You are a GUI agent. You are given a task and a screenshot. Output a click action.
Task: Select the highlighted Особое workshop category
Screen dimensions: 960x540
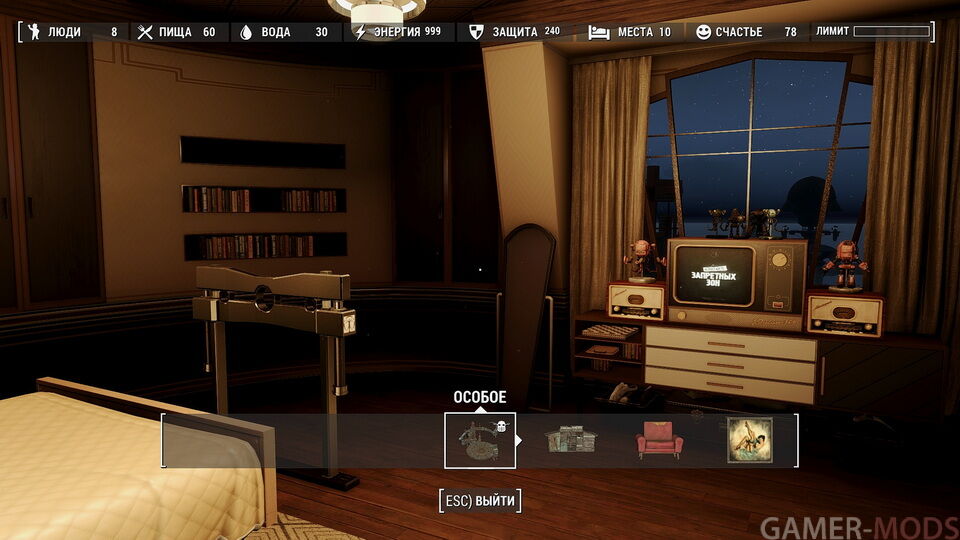480,440
